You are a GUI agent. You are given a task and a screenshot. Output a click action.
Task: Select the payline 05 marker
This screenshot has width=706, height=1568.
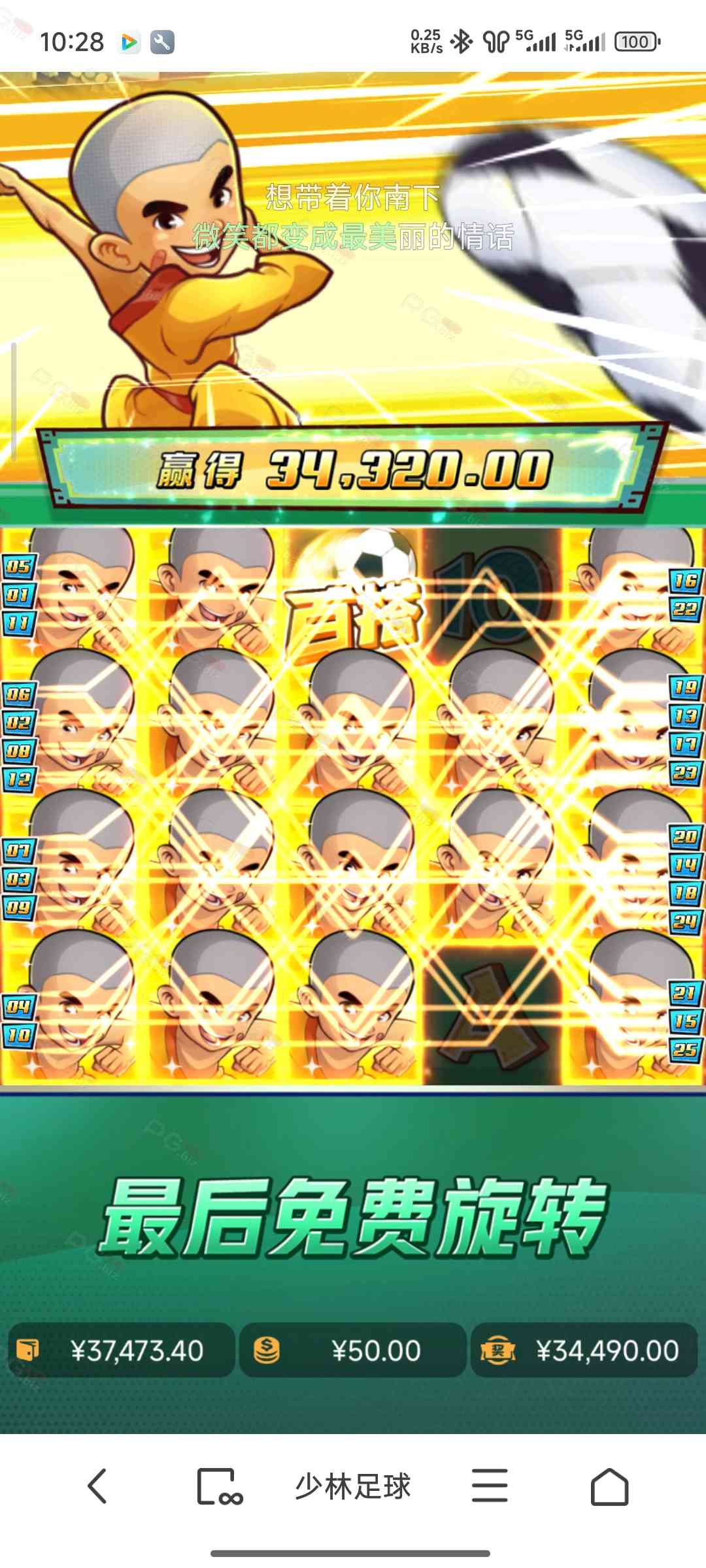19,566
